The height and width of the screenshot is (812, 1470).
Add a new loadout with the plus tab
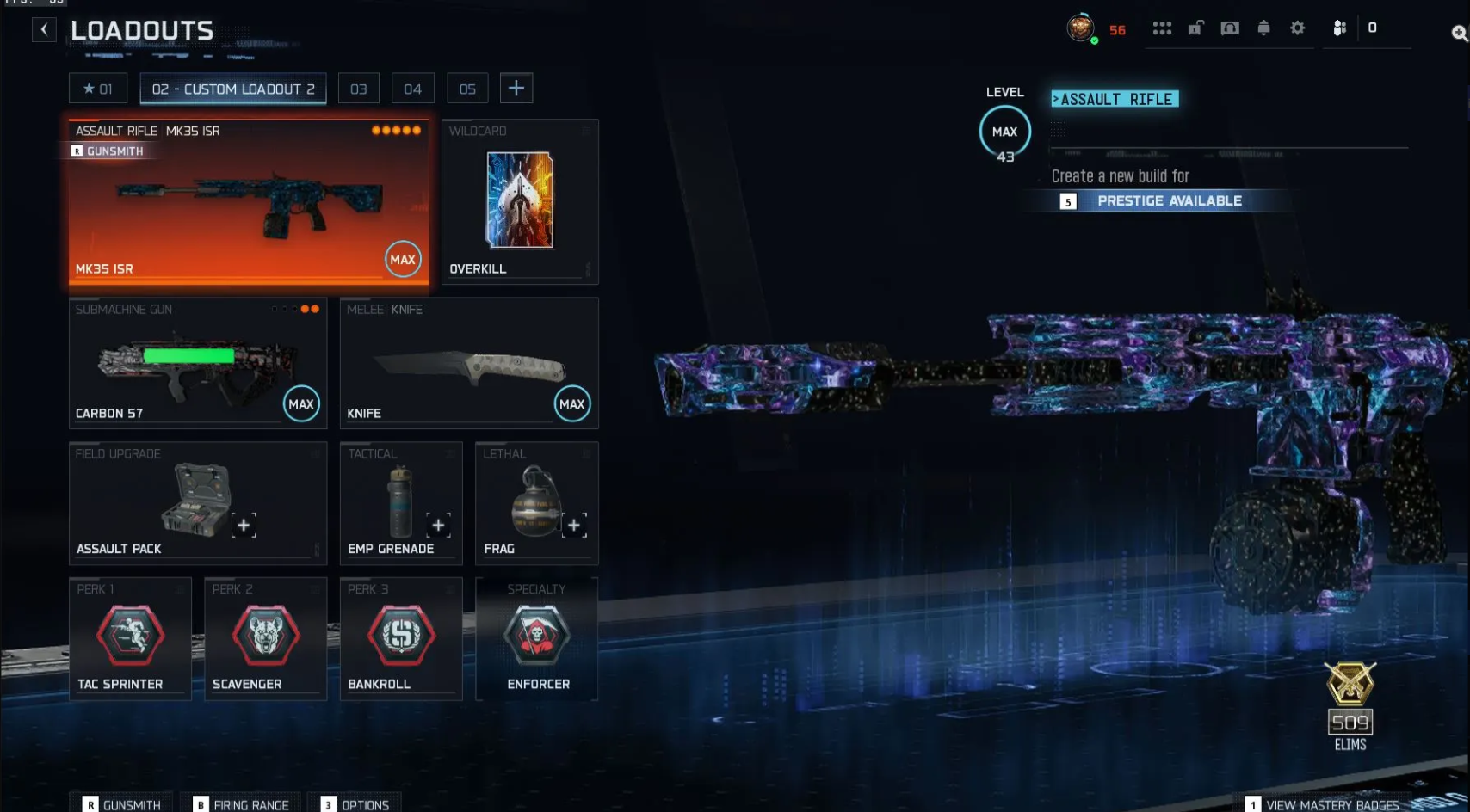pos(516,87)
